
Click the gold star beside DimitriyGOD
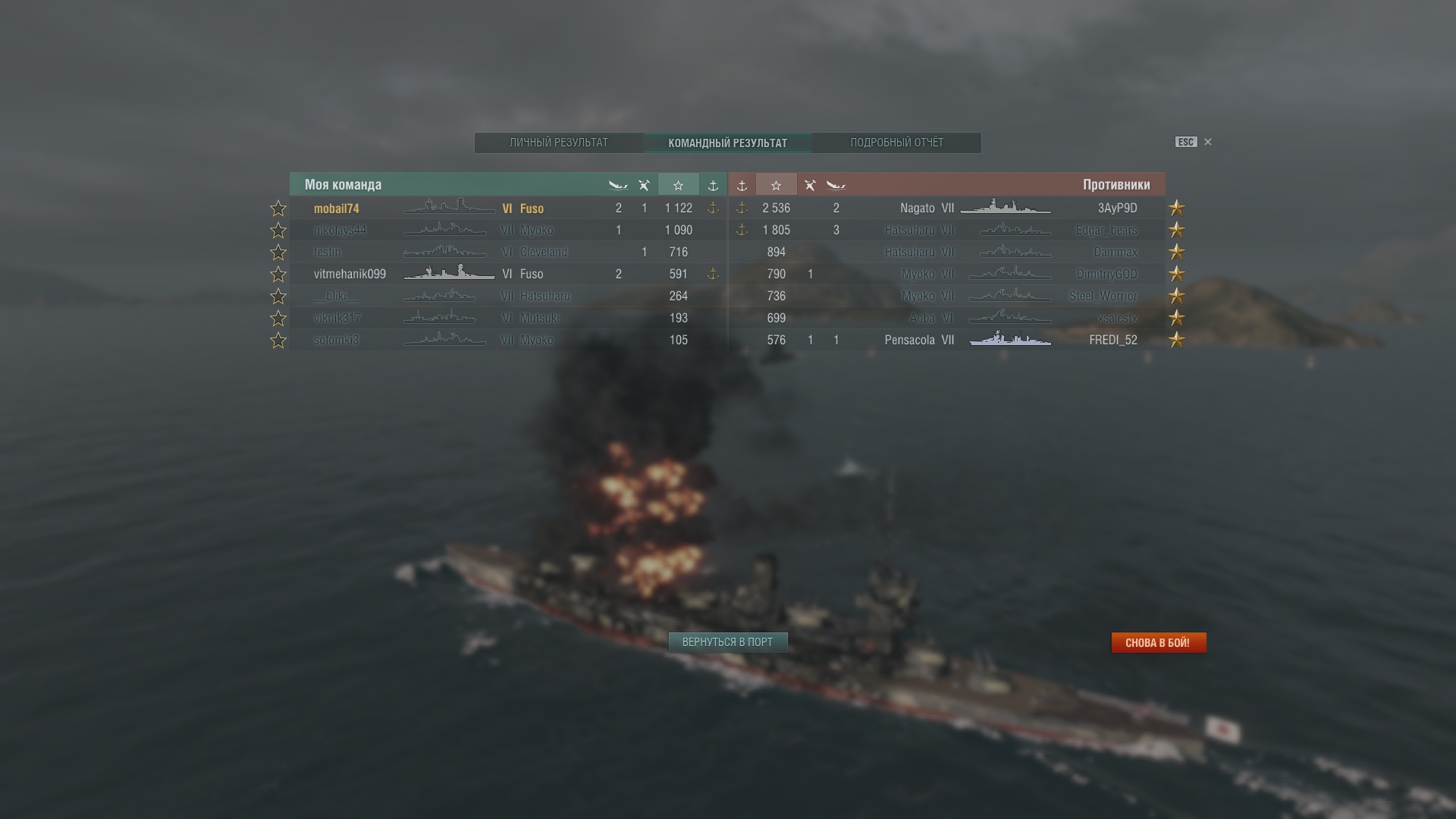pos(1176,275)
